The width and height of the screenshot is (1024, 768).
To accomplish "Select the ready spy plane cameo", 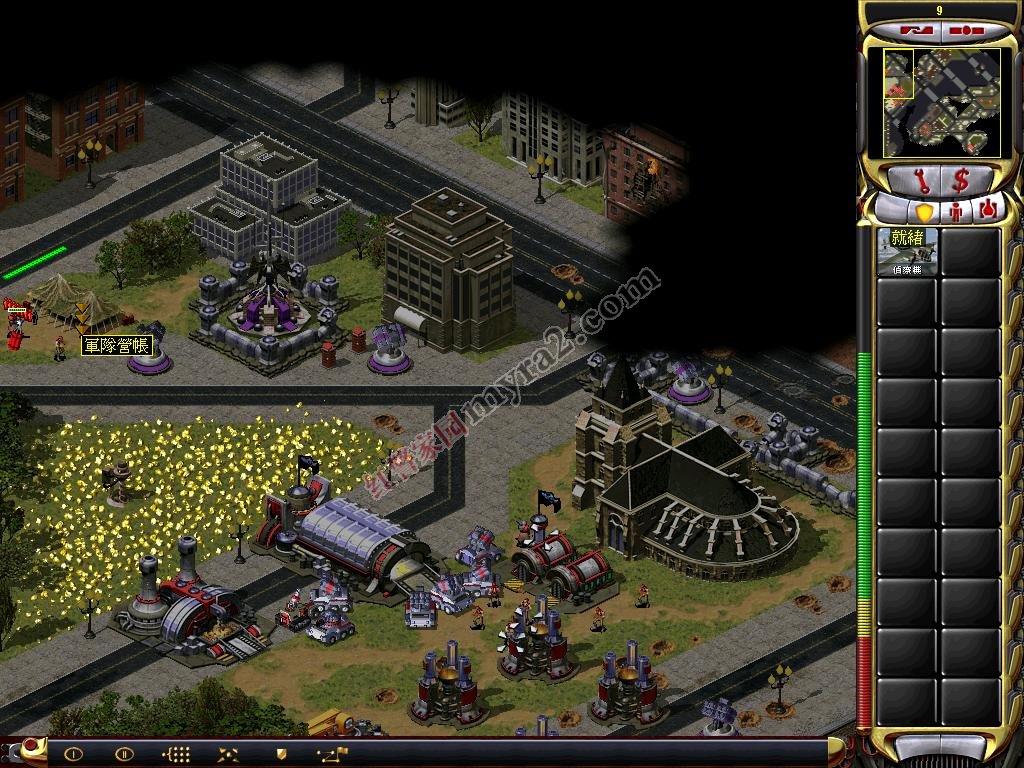I will [x=908, y=252].
